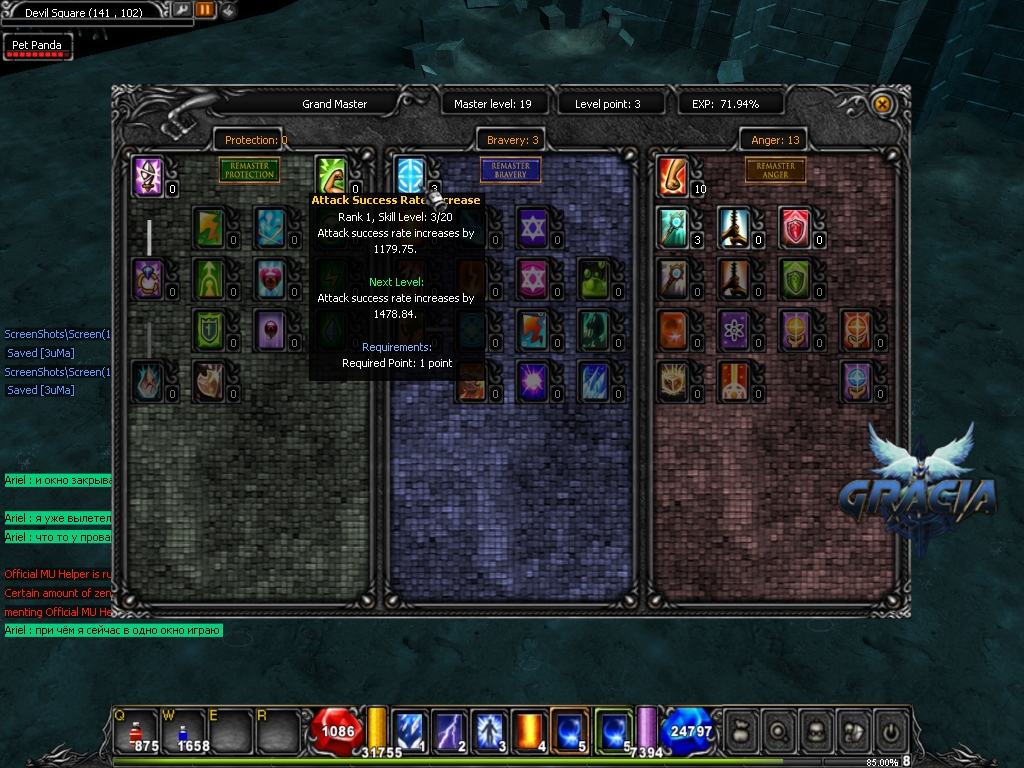Toggle the orange pause button
The image size is (1024, 768).
205,10
